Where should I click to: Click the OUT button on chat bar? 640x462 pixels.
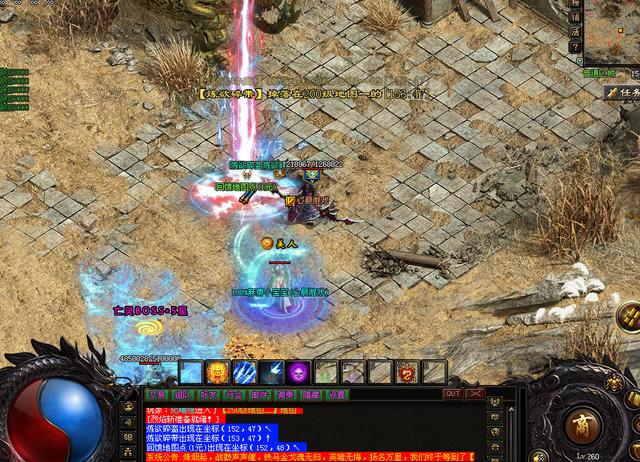453,394
